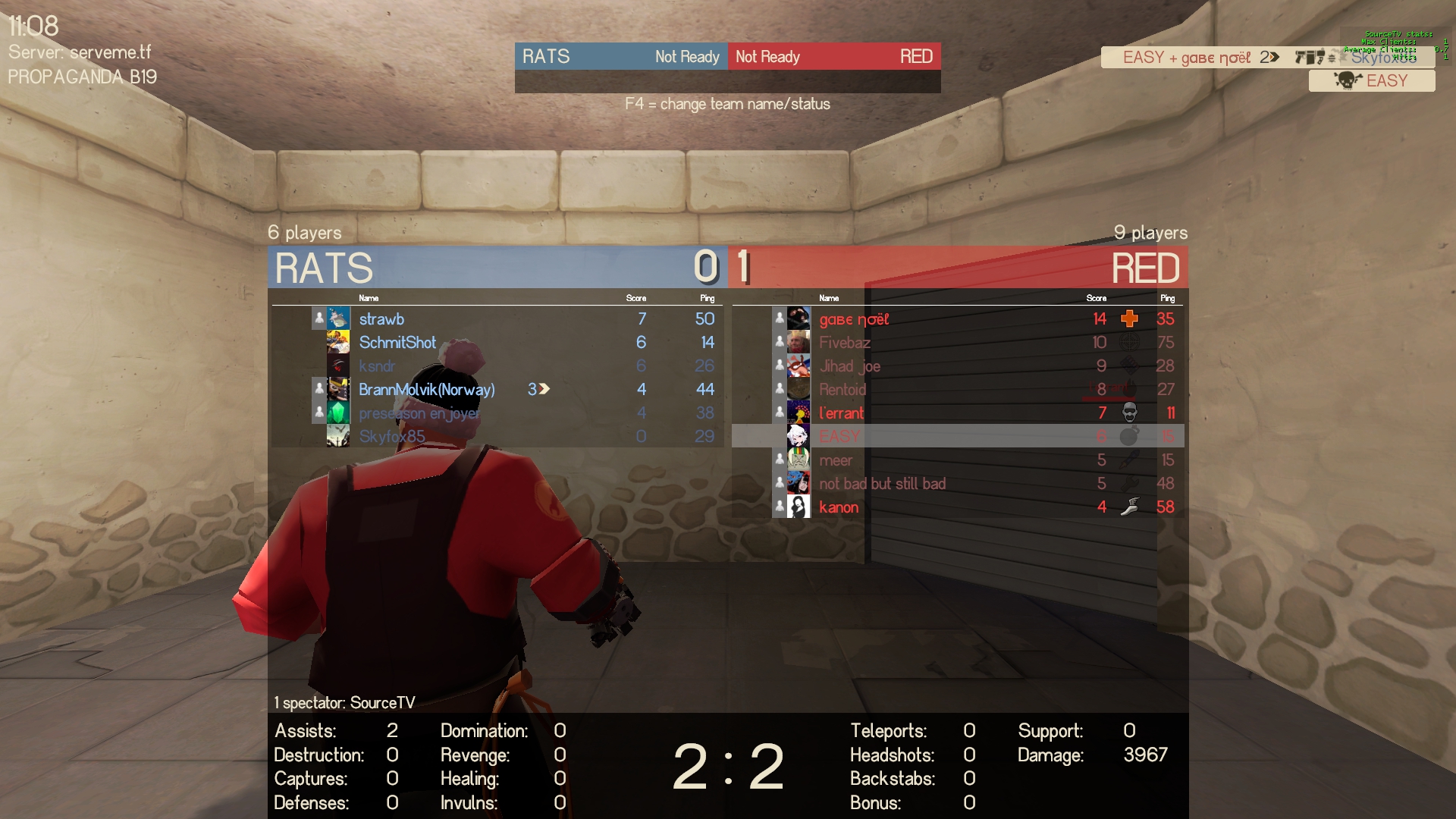Select strawb's scoreboard row
This screenshot has width=1456, height=819.
[x=381, y=319]
